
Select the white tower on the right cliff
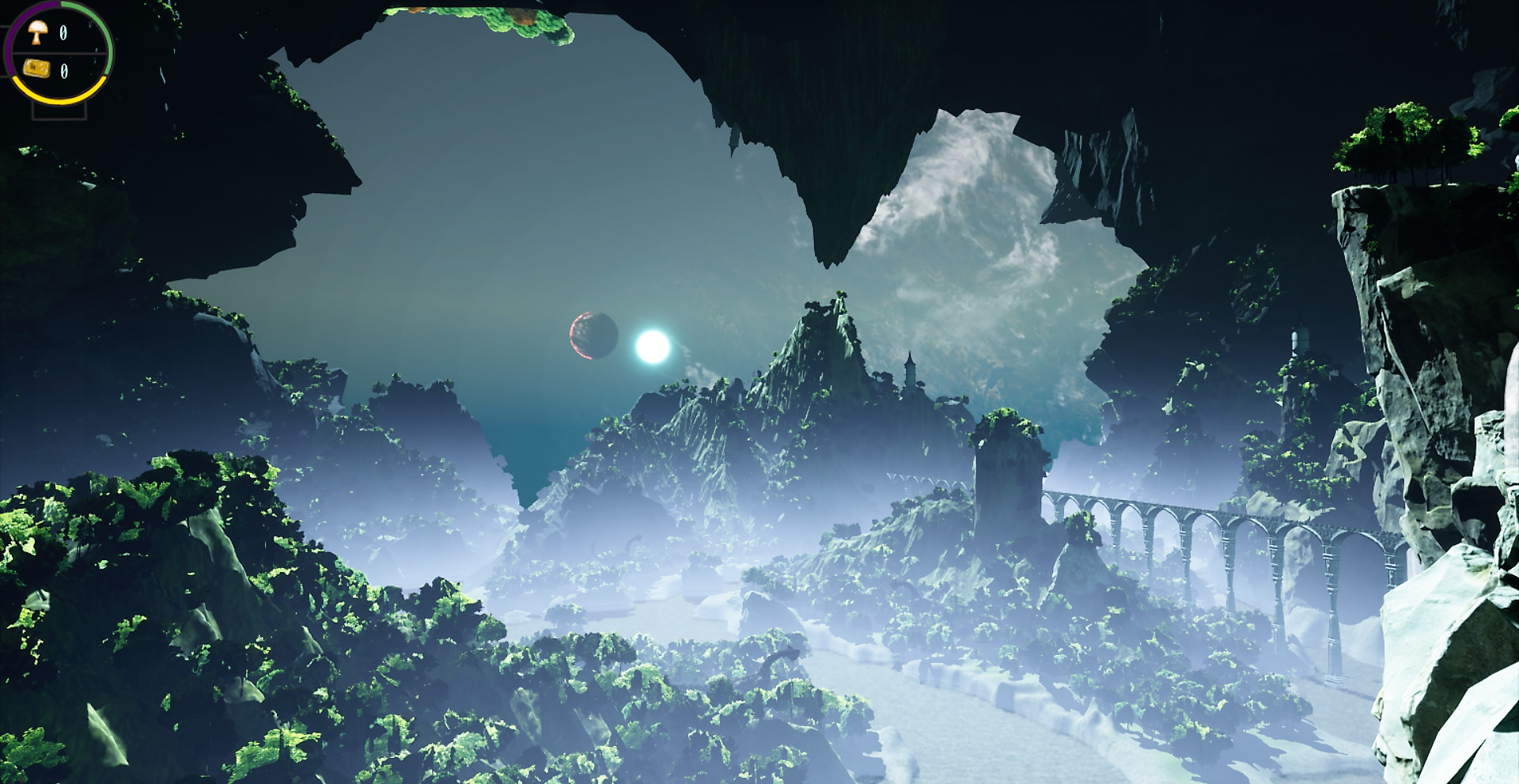(x=1297, y=340)
